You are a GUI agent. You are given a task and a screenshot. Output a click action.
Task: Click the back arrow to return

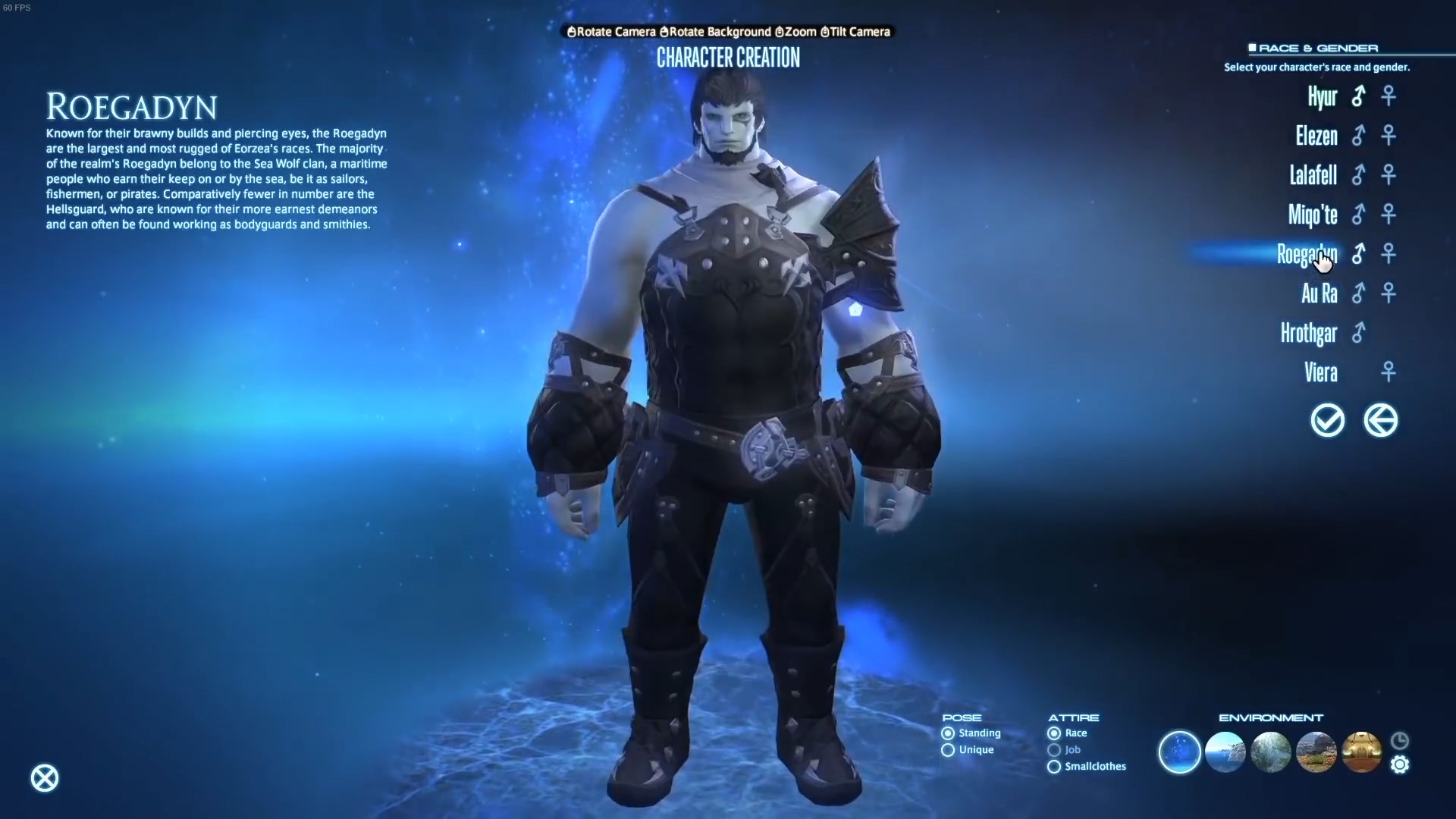tap(1381, 420)
